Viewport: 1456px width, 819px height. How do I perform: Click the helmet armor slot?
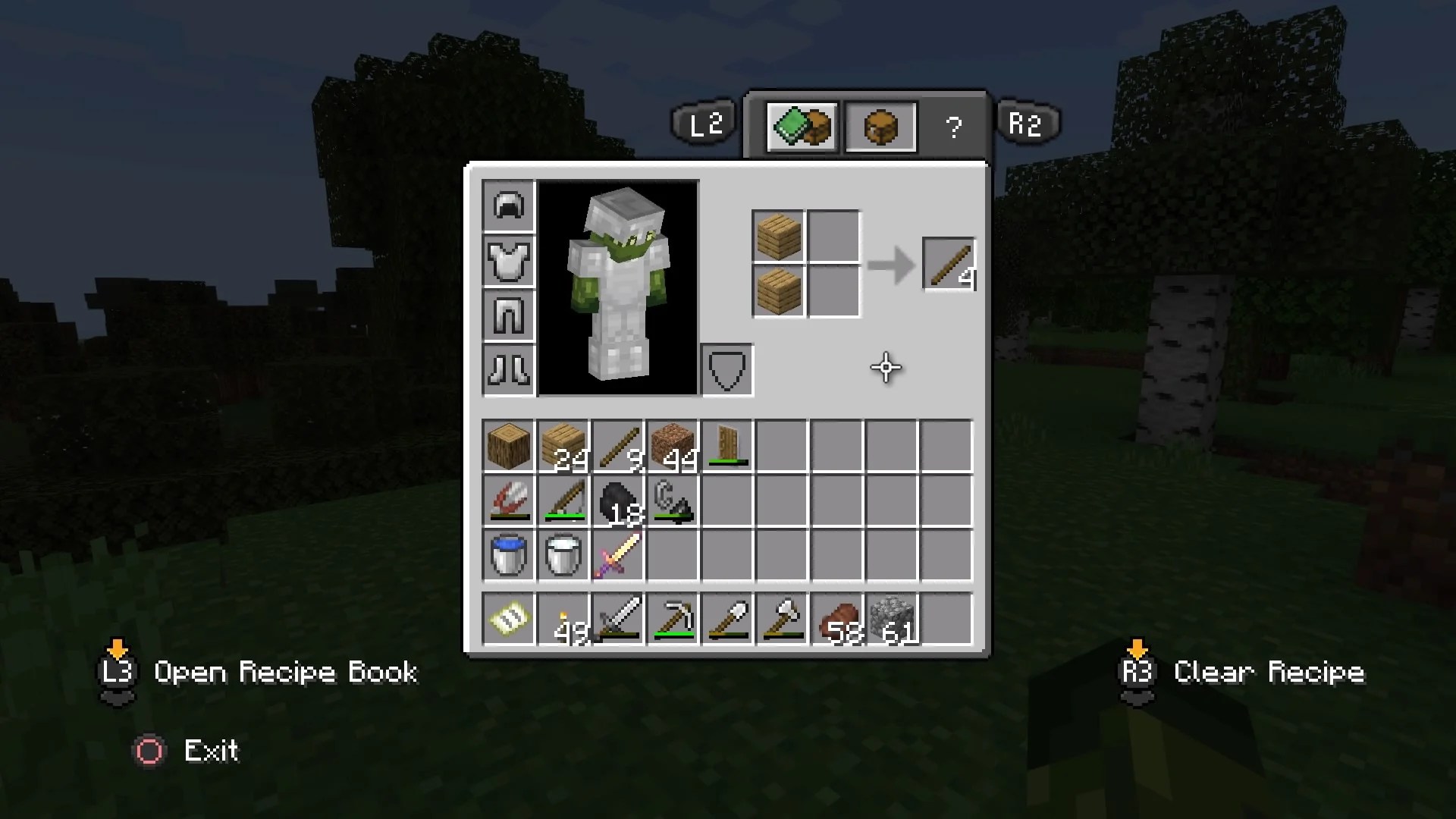click(x=508, y=205)
